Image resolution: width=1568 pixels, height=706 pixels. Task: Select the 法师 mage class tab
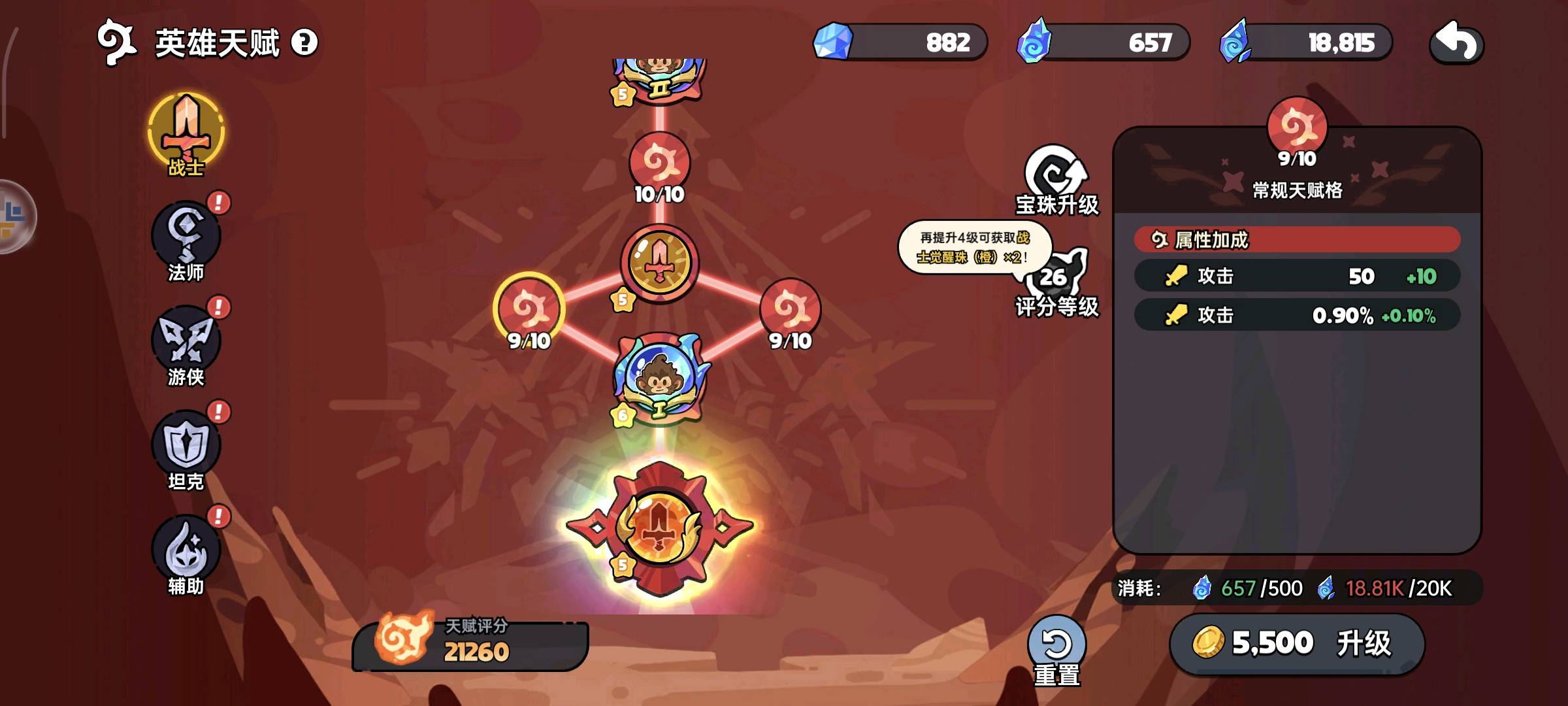pos(186,239)
